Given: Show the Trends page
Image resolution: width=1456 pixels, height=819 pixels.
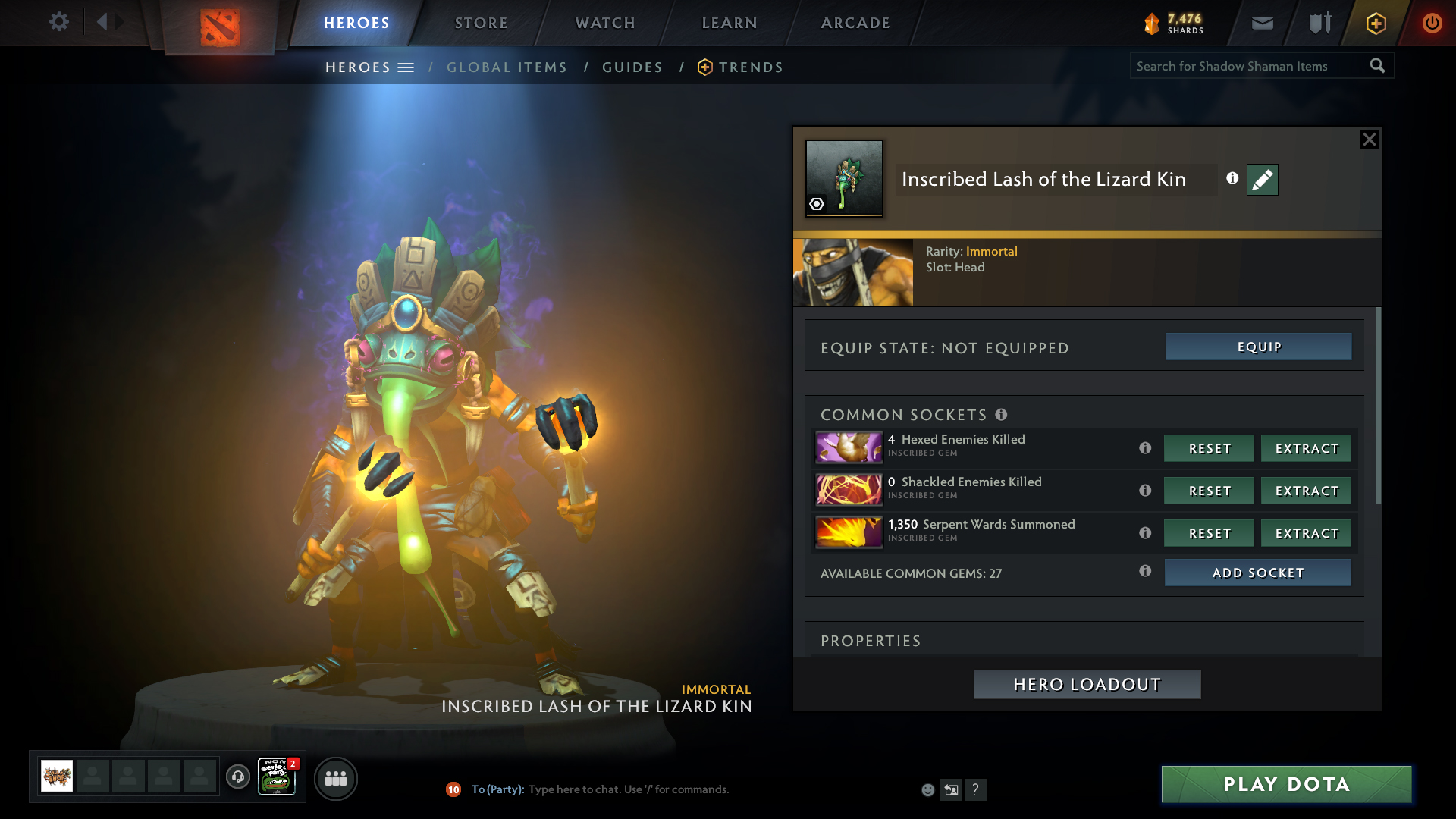Looking at the screenshot, I should coord(750,67).
